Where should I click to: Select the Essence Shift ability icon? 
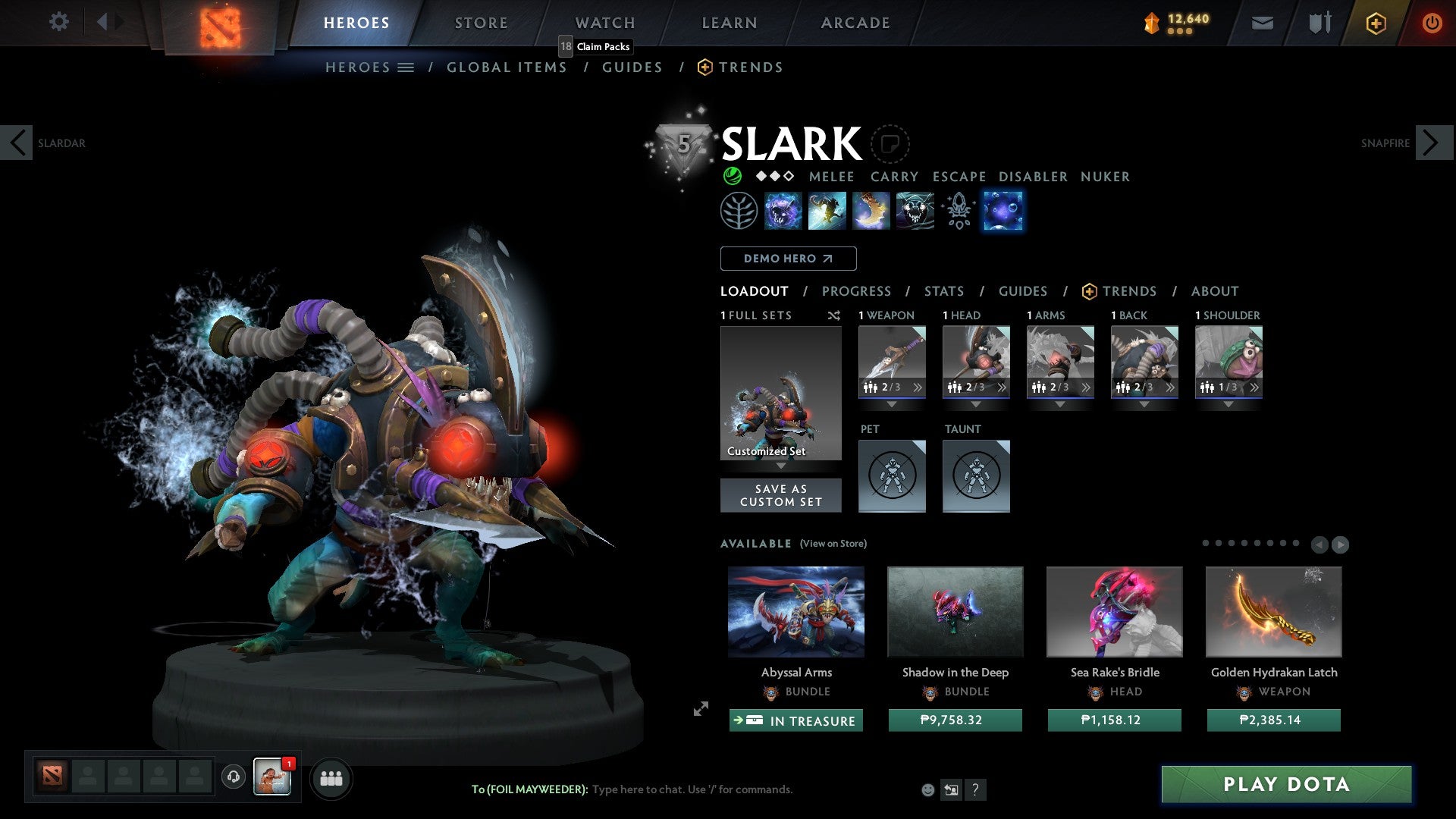[872, 211]
